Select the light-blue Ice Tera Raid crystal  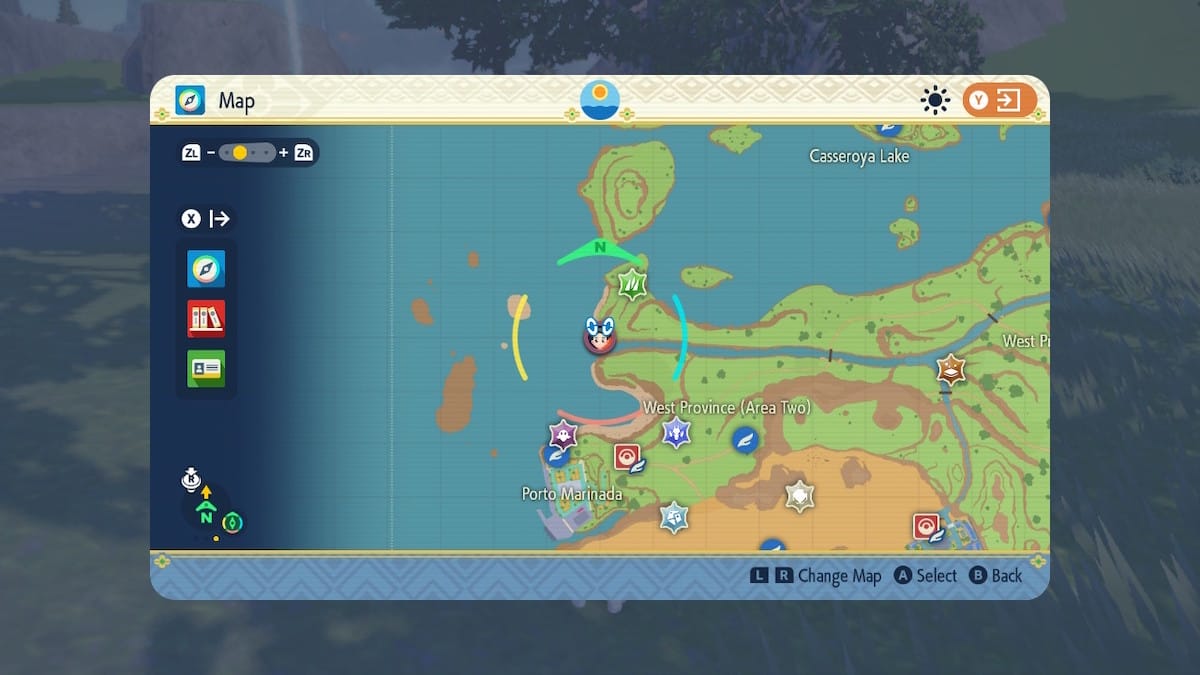point(674,517)
